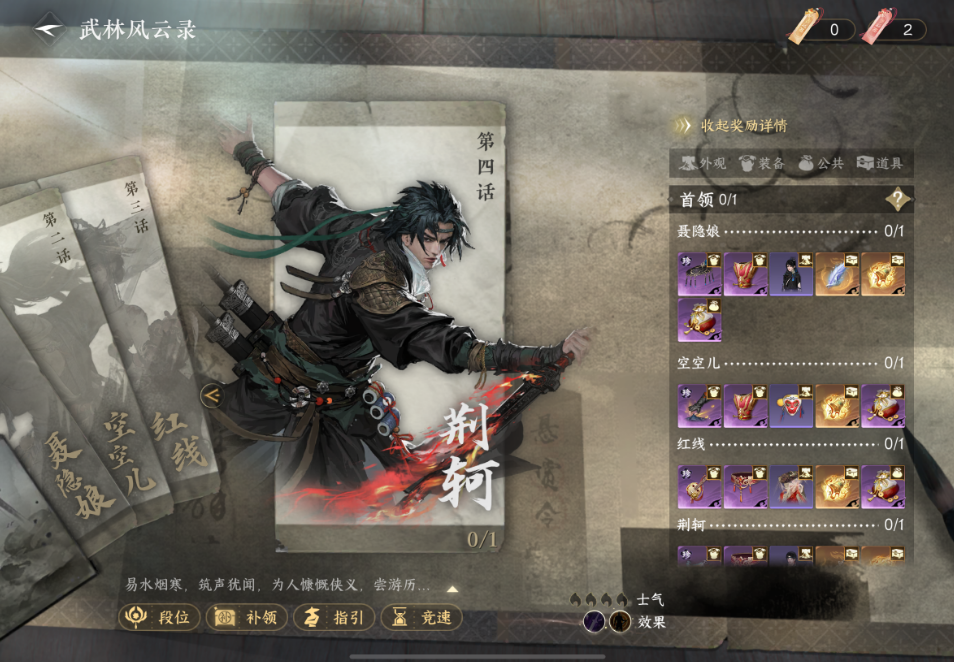Screen dimensions: 954x662
Task: Click the yellow left arrow beside the card
Action: coord(211,396)
